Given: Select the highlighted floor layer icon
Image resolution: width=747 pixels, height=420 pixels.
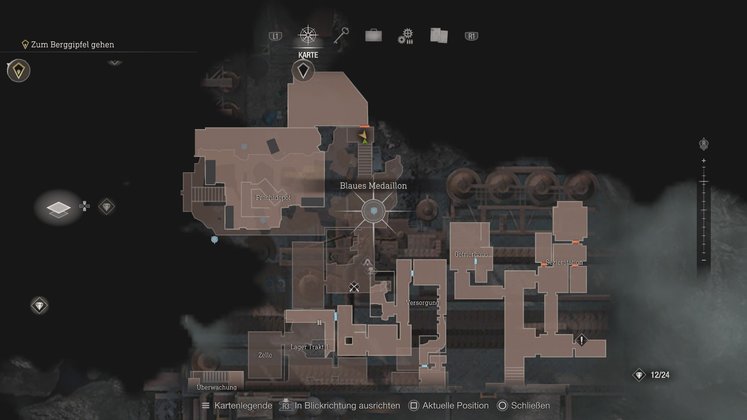Looking at the screenshot, I should pos(59,207).
